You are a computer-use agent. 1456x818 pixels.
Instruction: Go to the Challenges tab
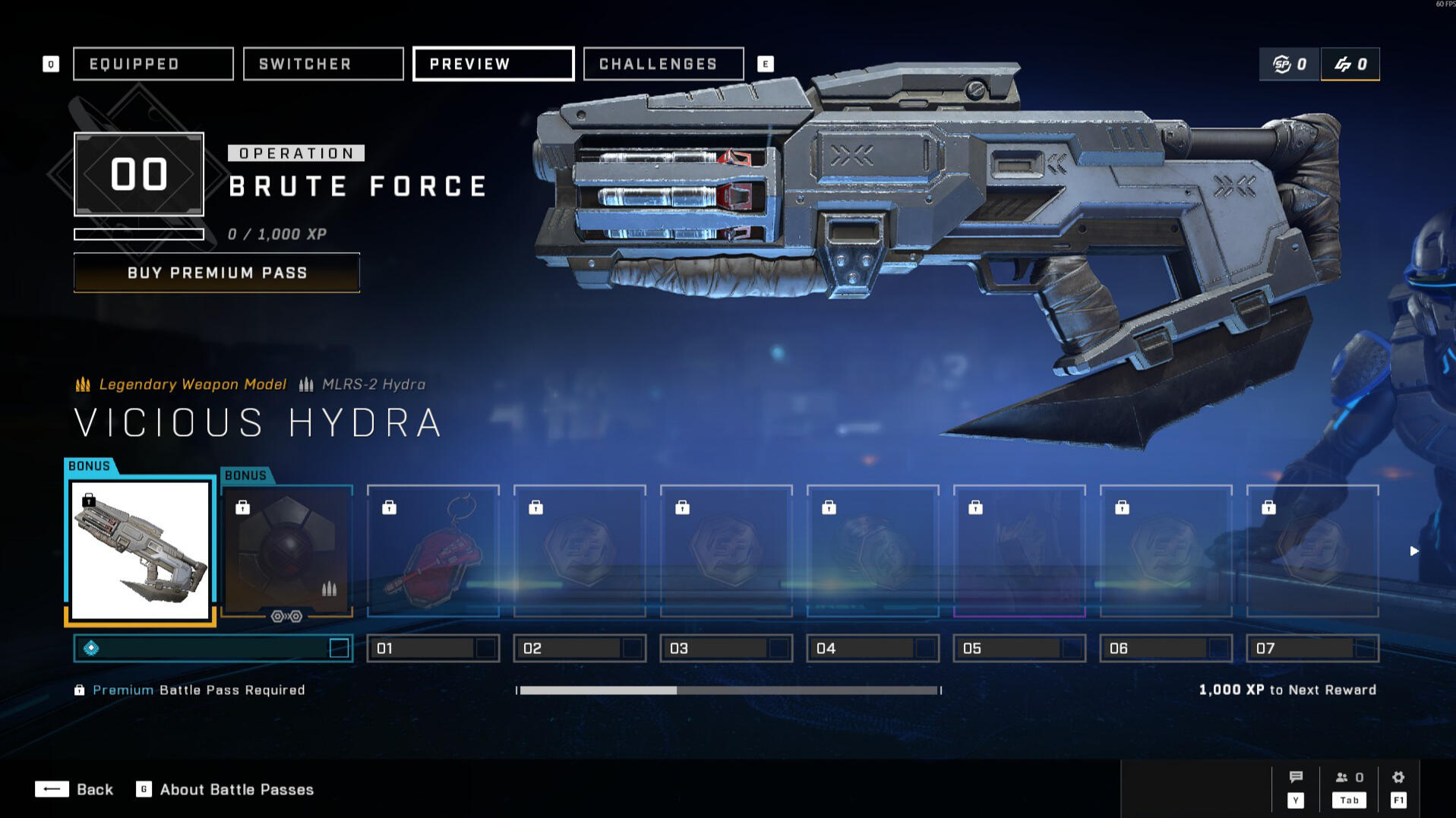(x=663, y=64)
